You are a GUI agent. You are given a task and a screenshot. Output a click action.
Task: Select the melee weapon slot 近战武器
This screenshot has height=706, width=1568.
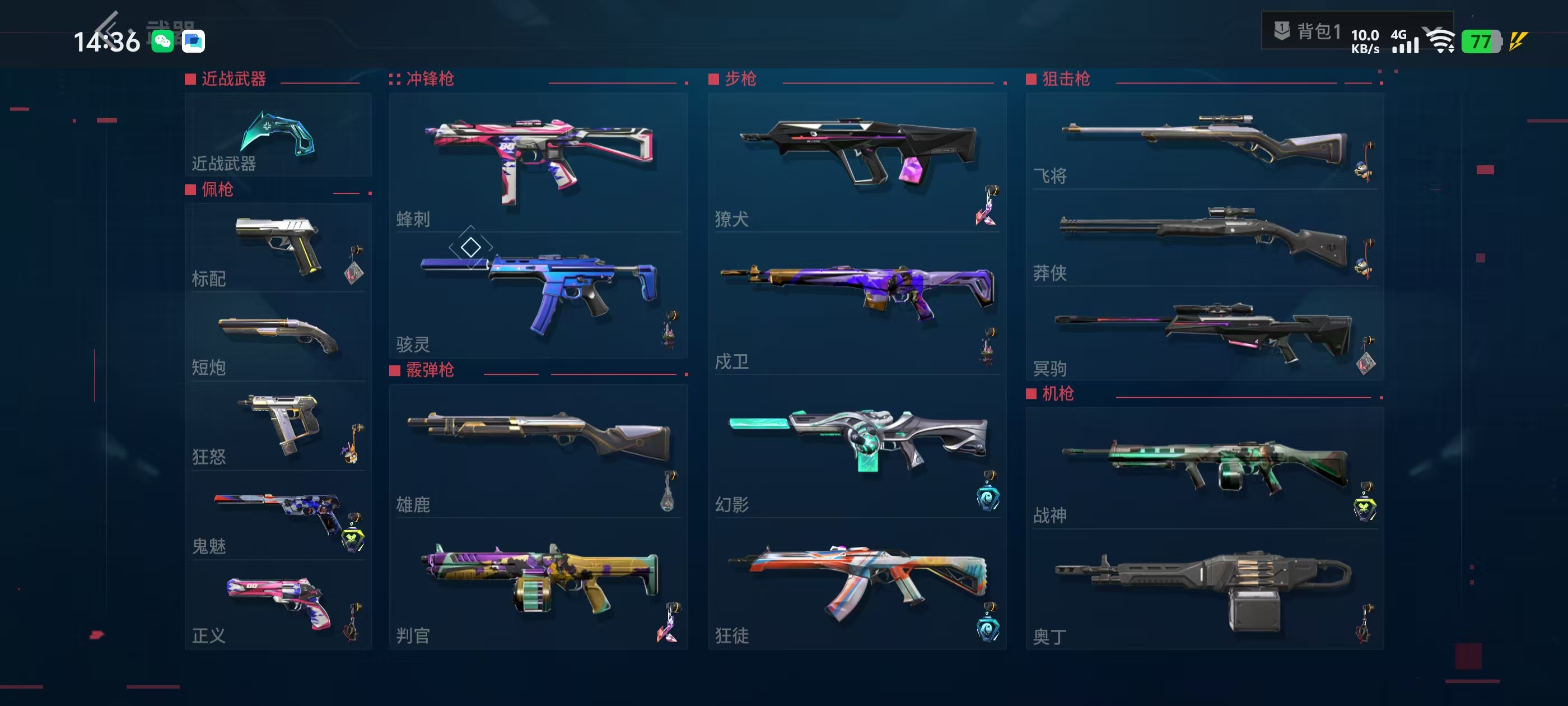tap(278, 135)
